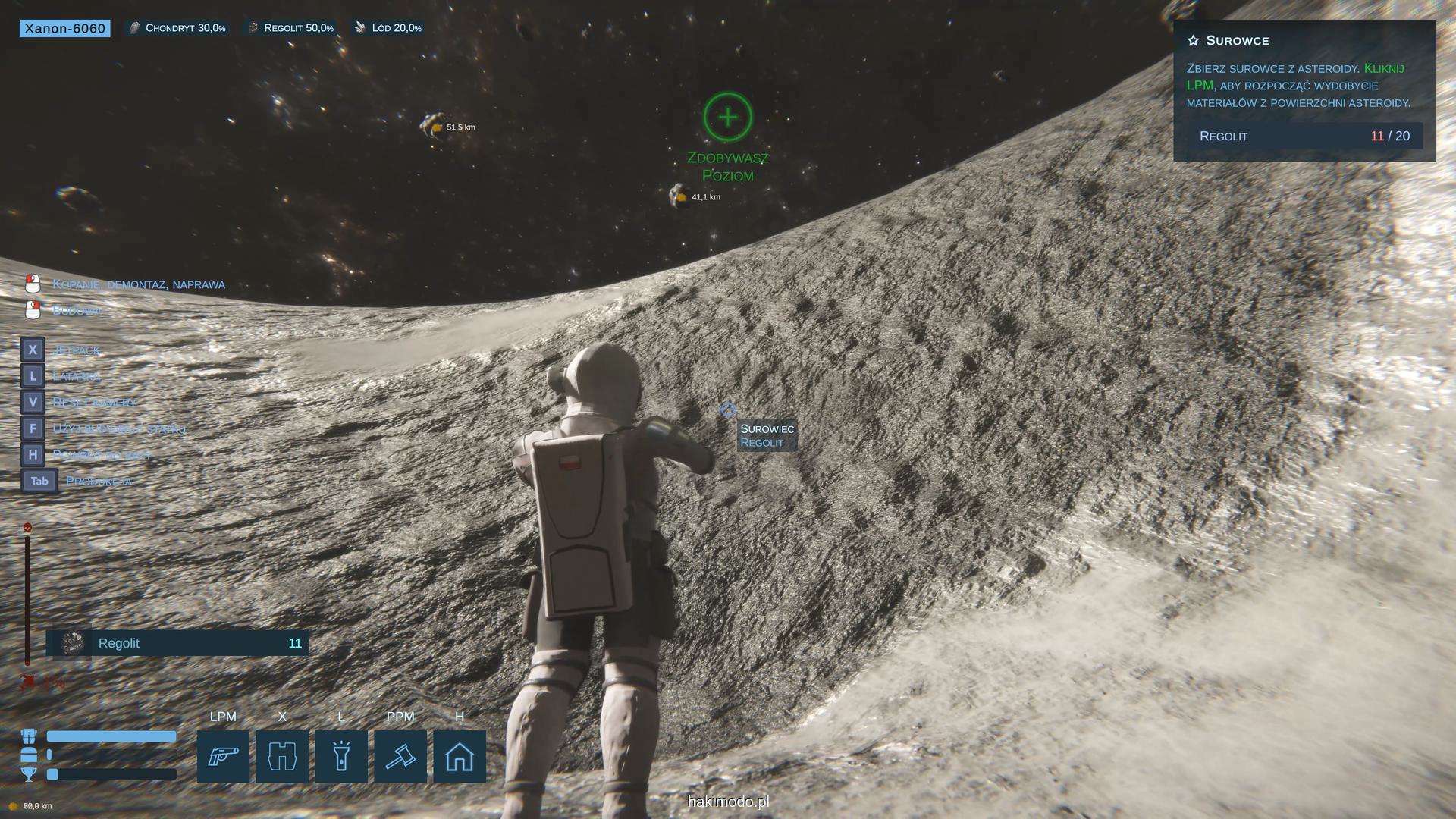1456x819 pixels.
Task: Click the Xanon-6060 asteroid name label
Action: pos(65,28)
